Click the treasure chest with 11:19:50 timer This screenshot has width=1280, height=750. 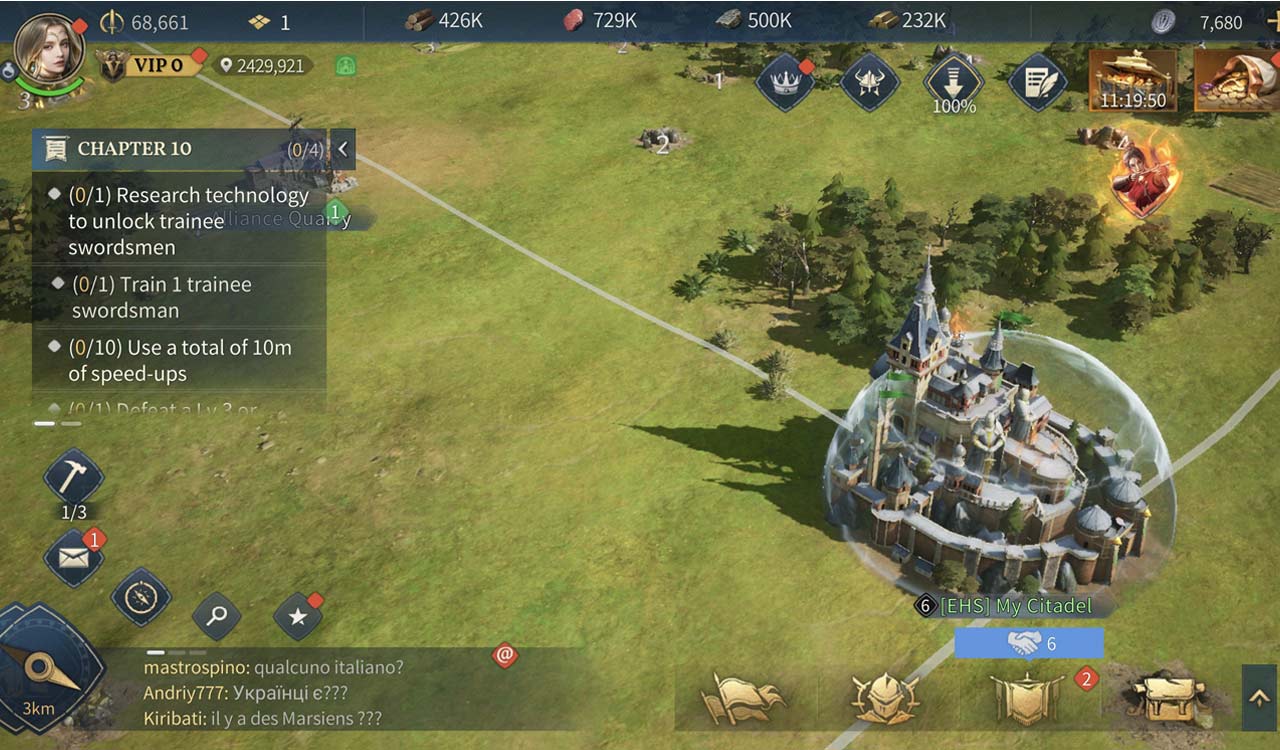point(1134,80)
